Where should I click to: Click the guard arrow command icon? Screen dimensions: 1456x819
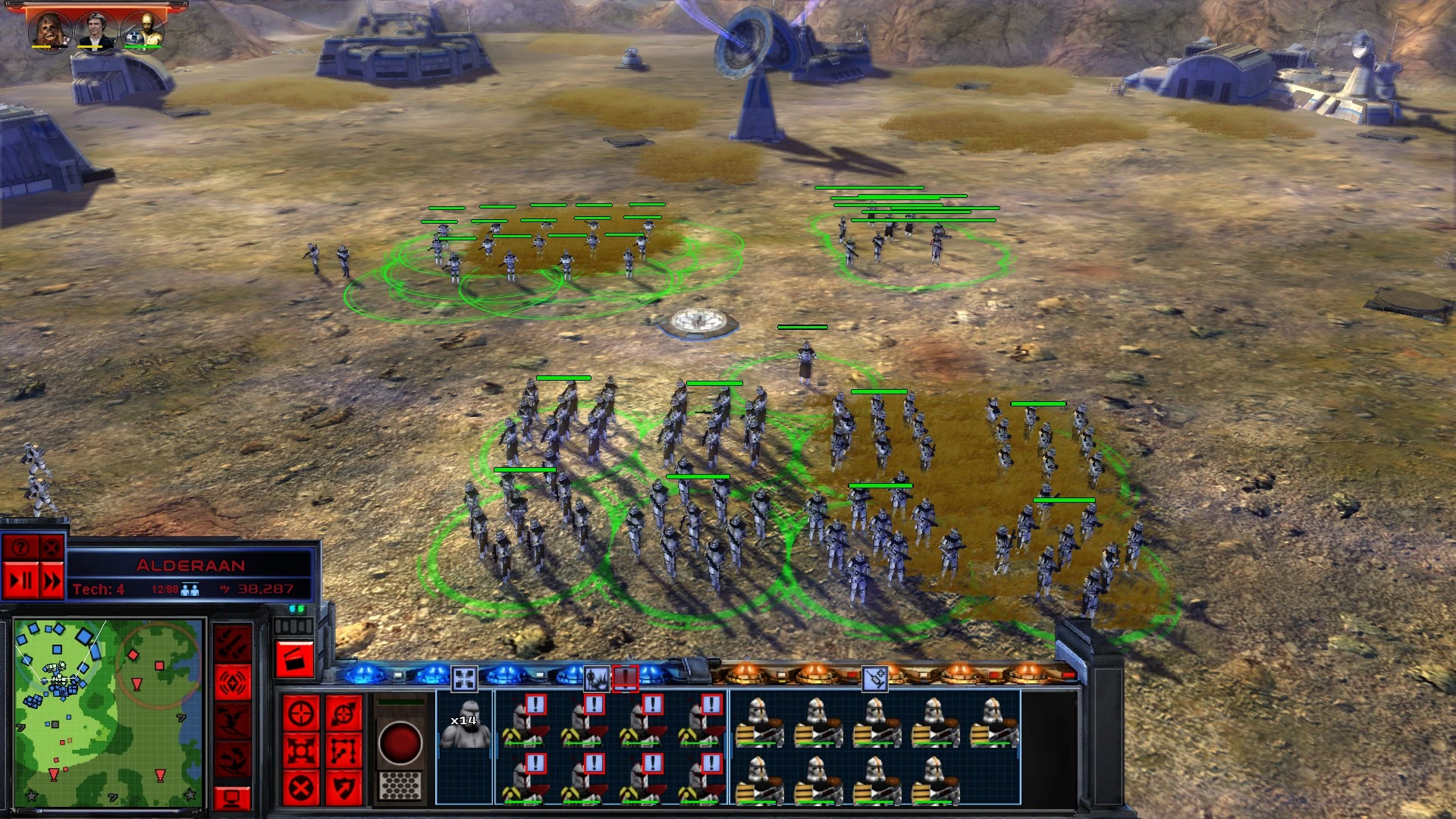(x=344, y=786)
